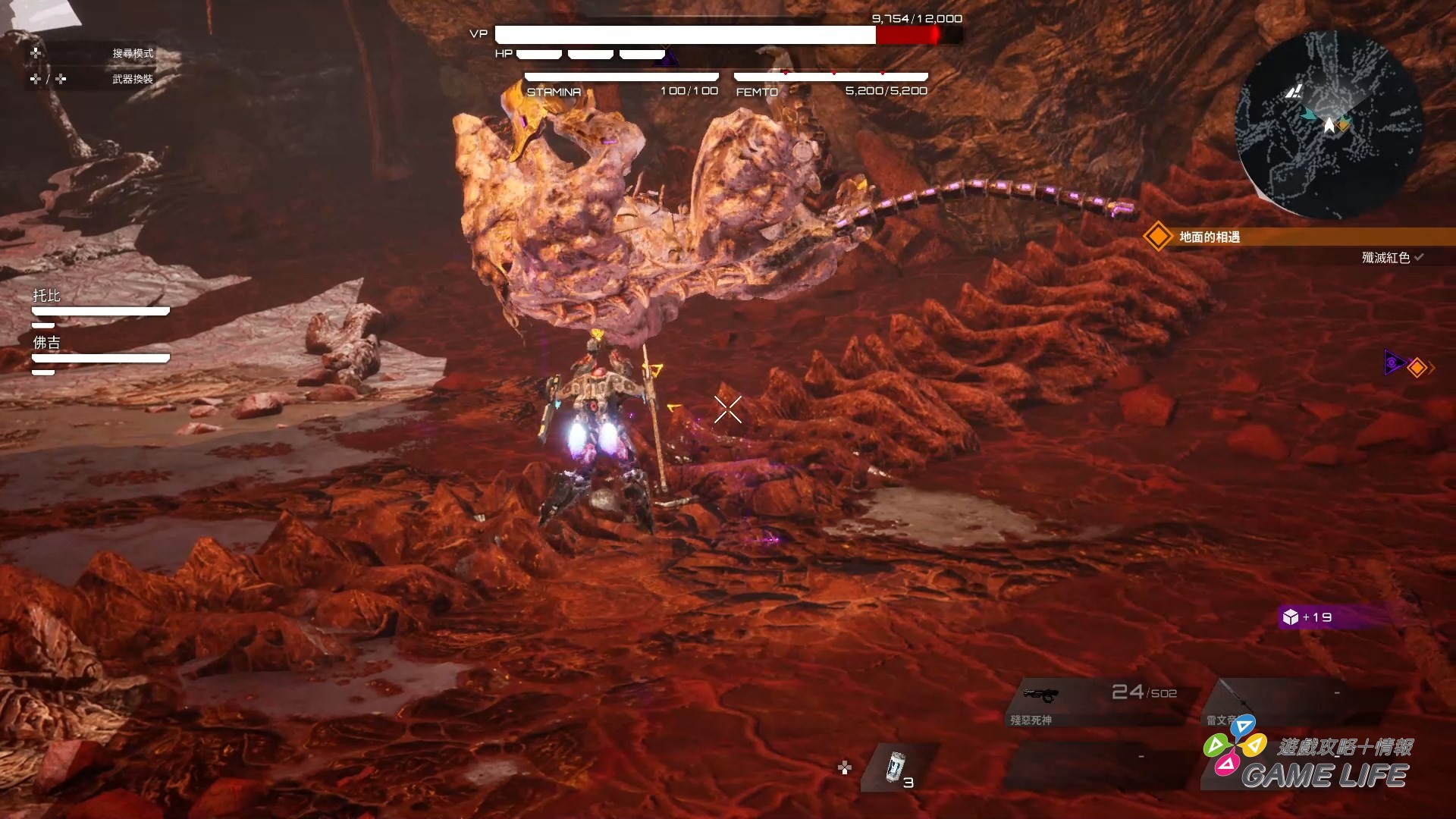Use the canister item slot holding 3

tap(899, 767)
